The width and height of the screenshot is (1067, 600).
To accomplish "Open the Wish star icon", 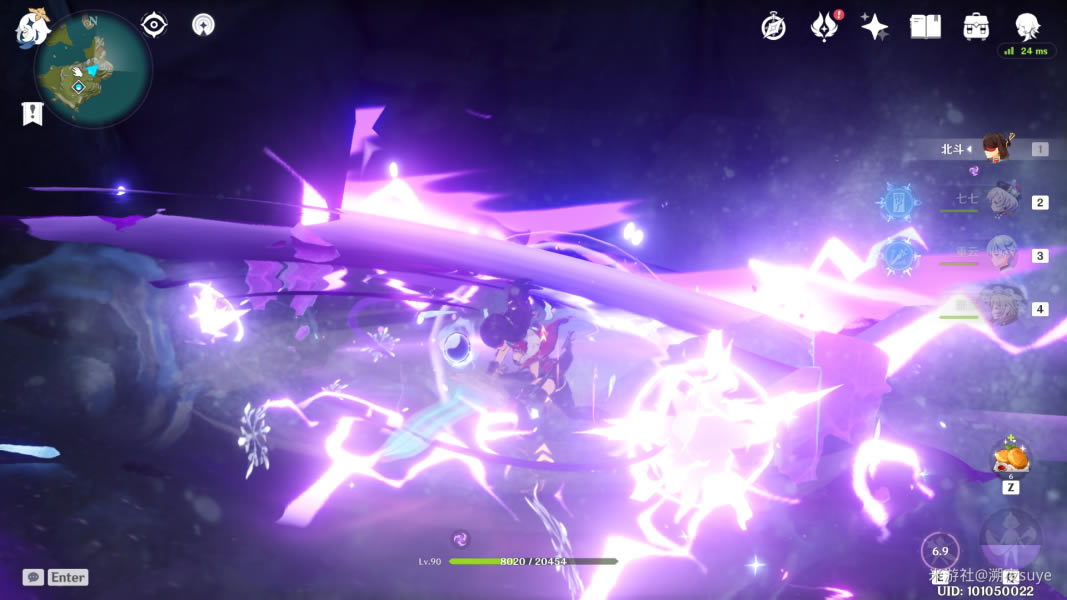I will click(875, 27).
